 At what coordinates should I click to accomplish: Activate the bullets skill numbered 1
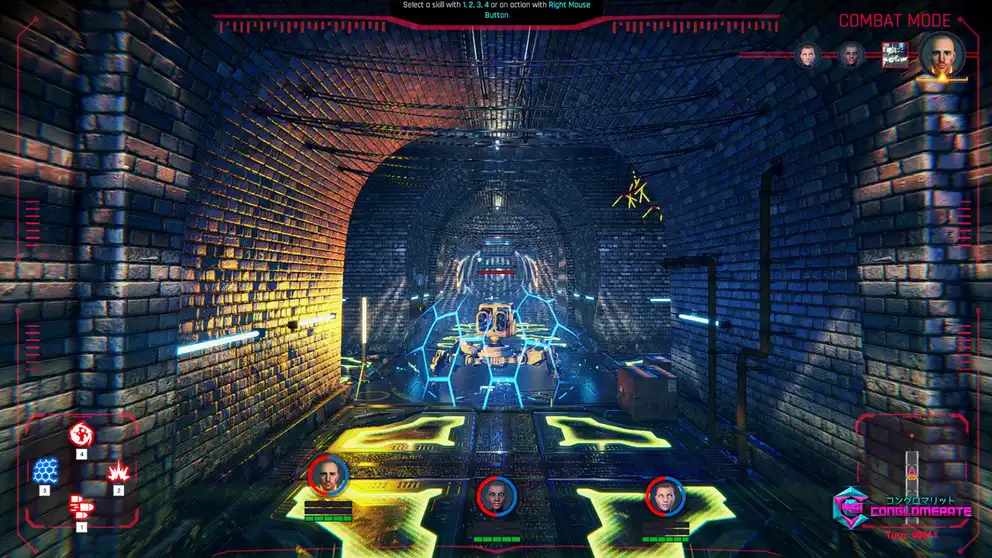click(81, 506)
